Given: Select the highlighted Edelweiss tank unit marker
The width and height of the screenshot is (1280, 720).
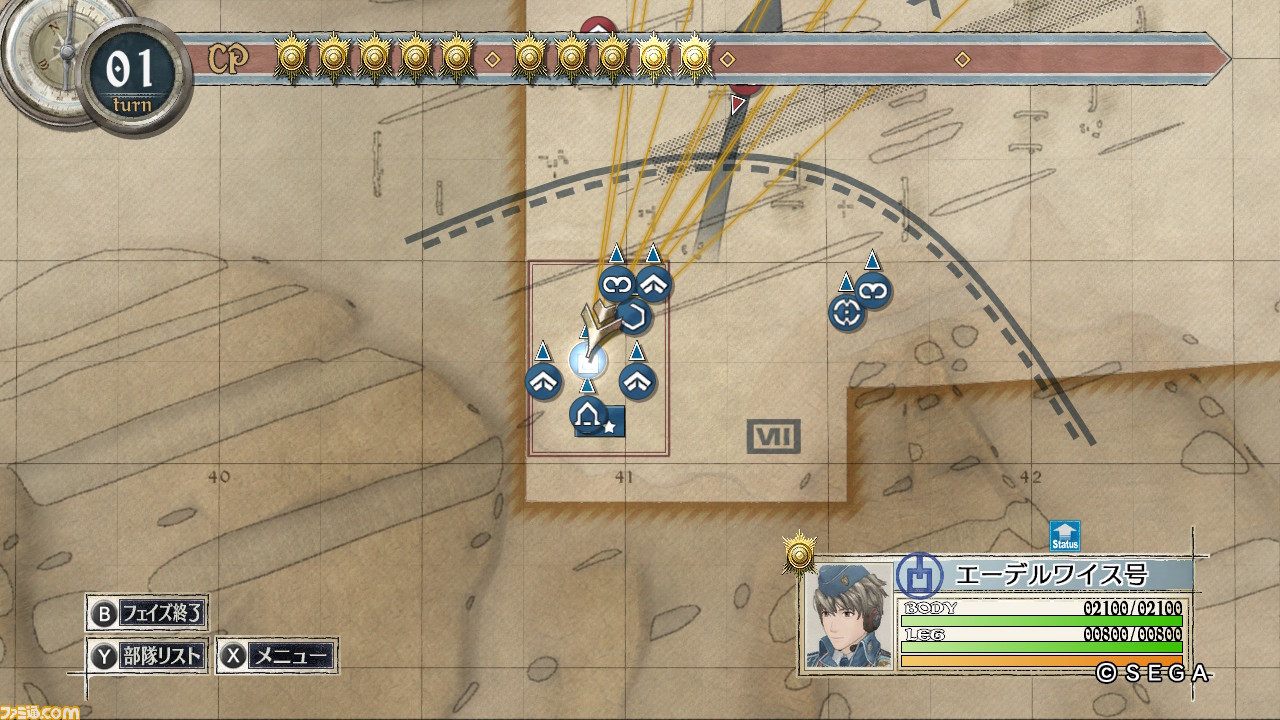Looking at the screenshot, I should click(586, 360).
